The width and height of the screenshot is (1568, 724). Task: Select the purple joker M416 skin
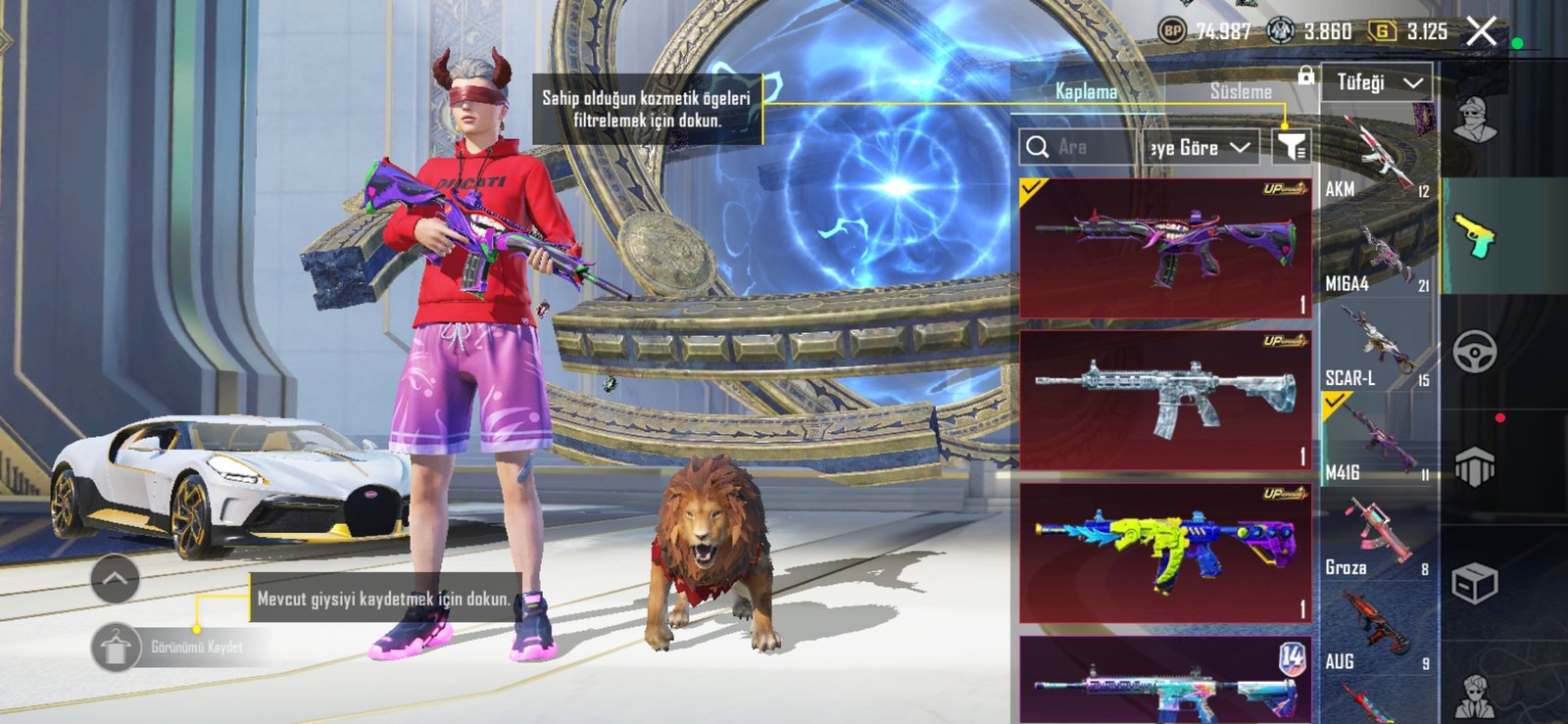point(1165,249)
